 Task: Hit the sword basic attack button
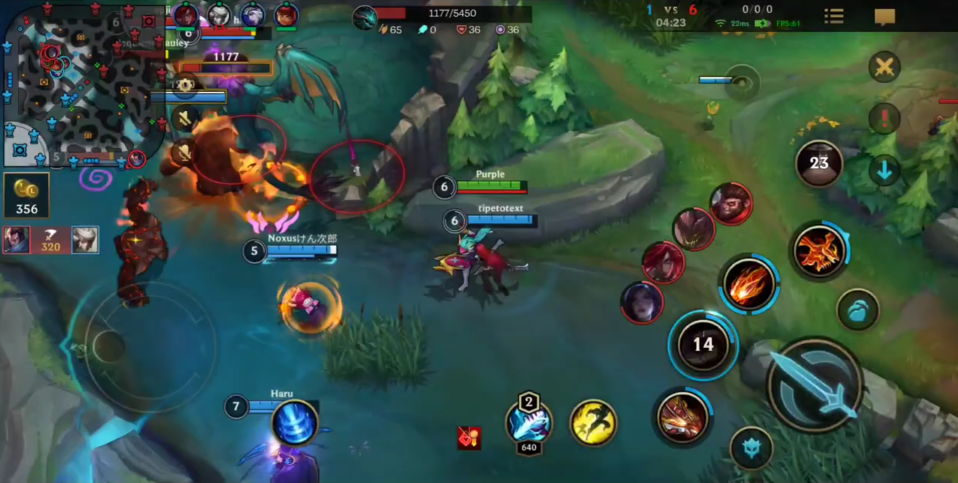point(815,385)
